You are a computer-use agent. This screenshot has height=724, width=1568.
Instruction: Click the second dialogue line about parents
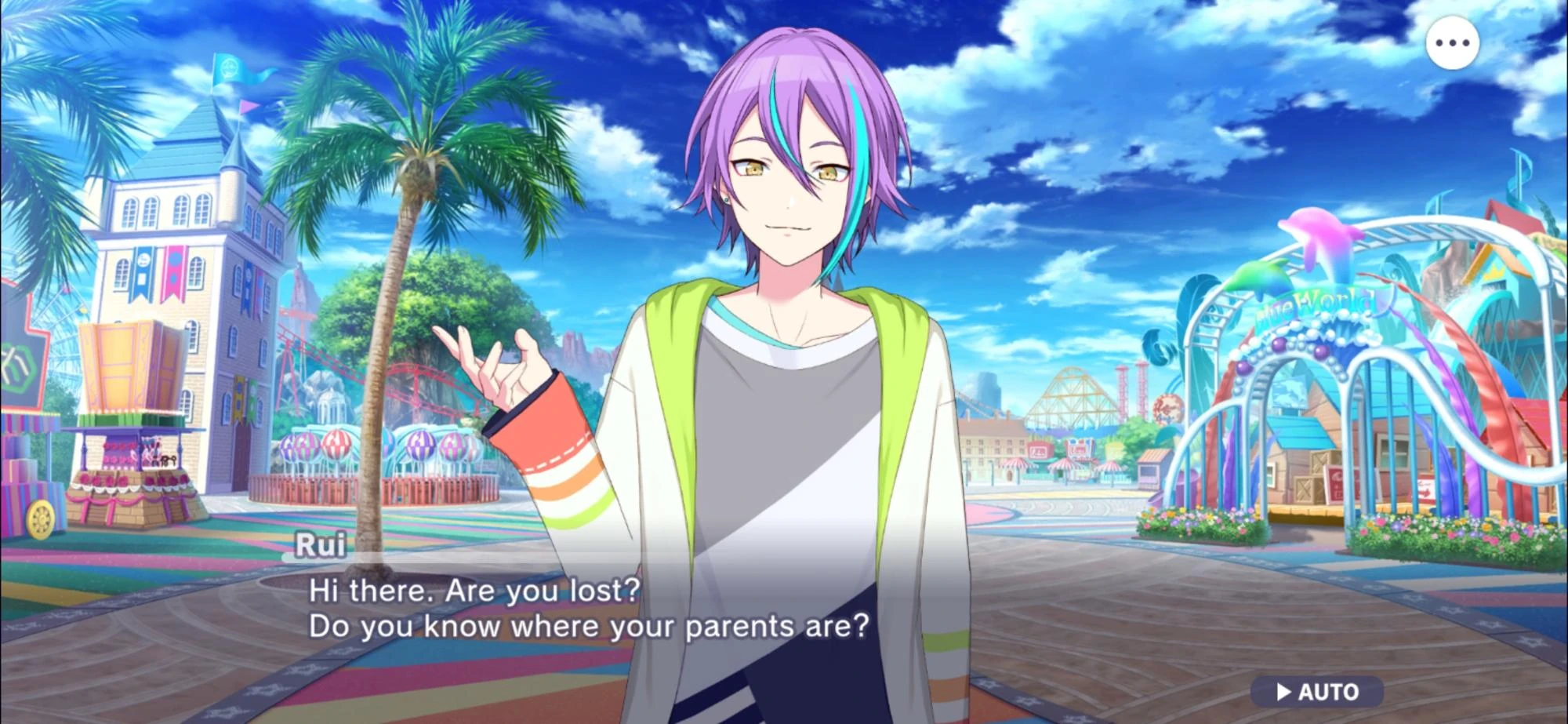588,626
